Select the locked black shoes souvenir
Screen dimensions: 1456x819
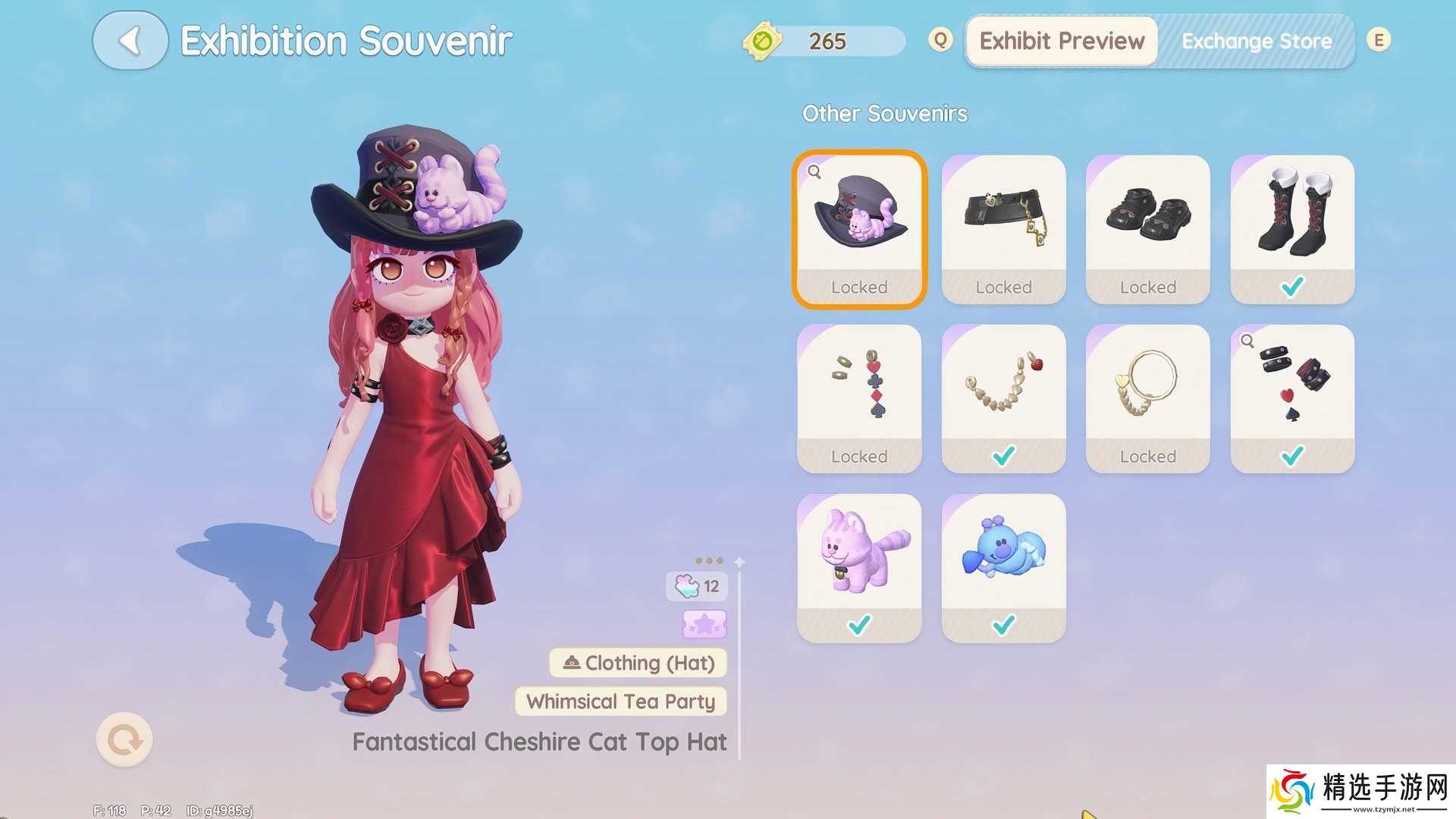coord(1147,229)
